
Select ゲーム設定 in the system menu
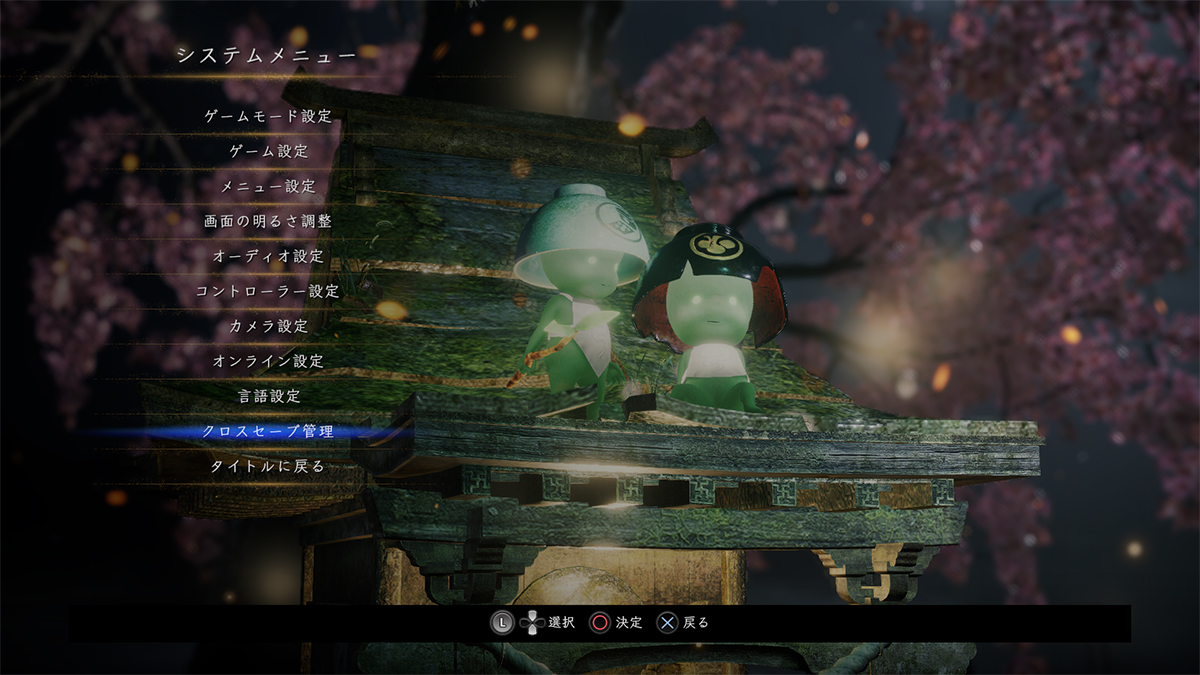click(268, 151)
